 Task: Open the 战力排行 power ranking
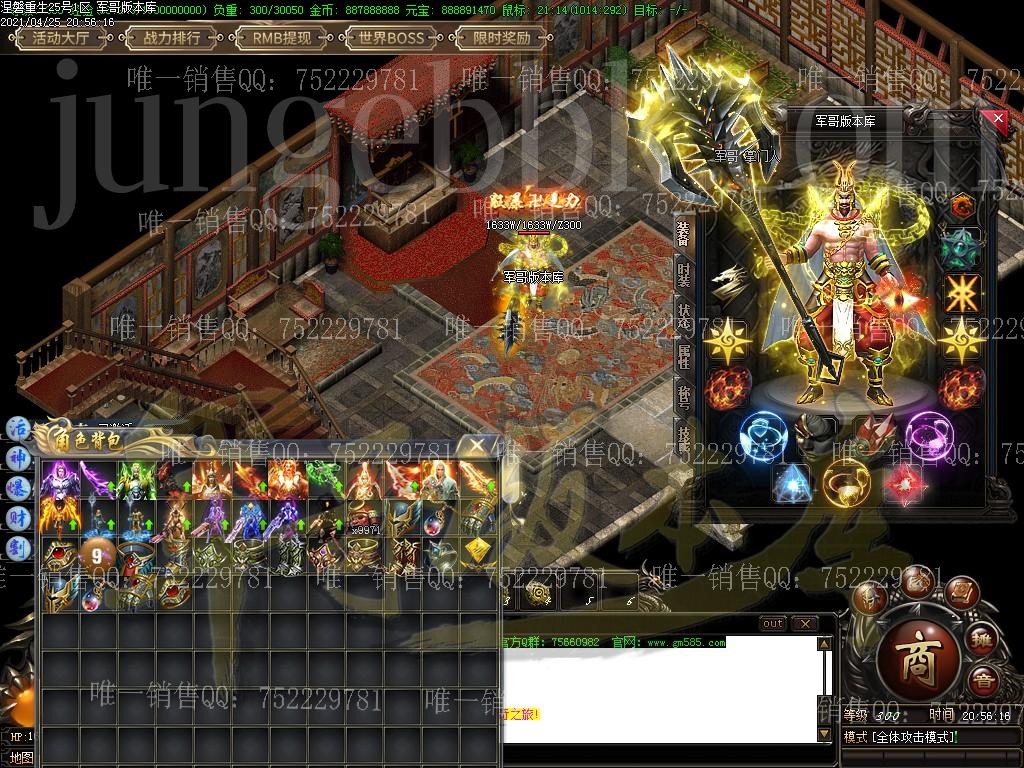point(172,39)
